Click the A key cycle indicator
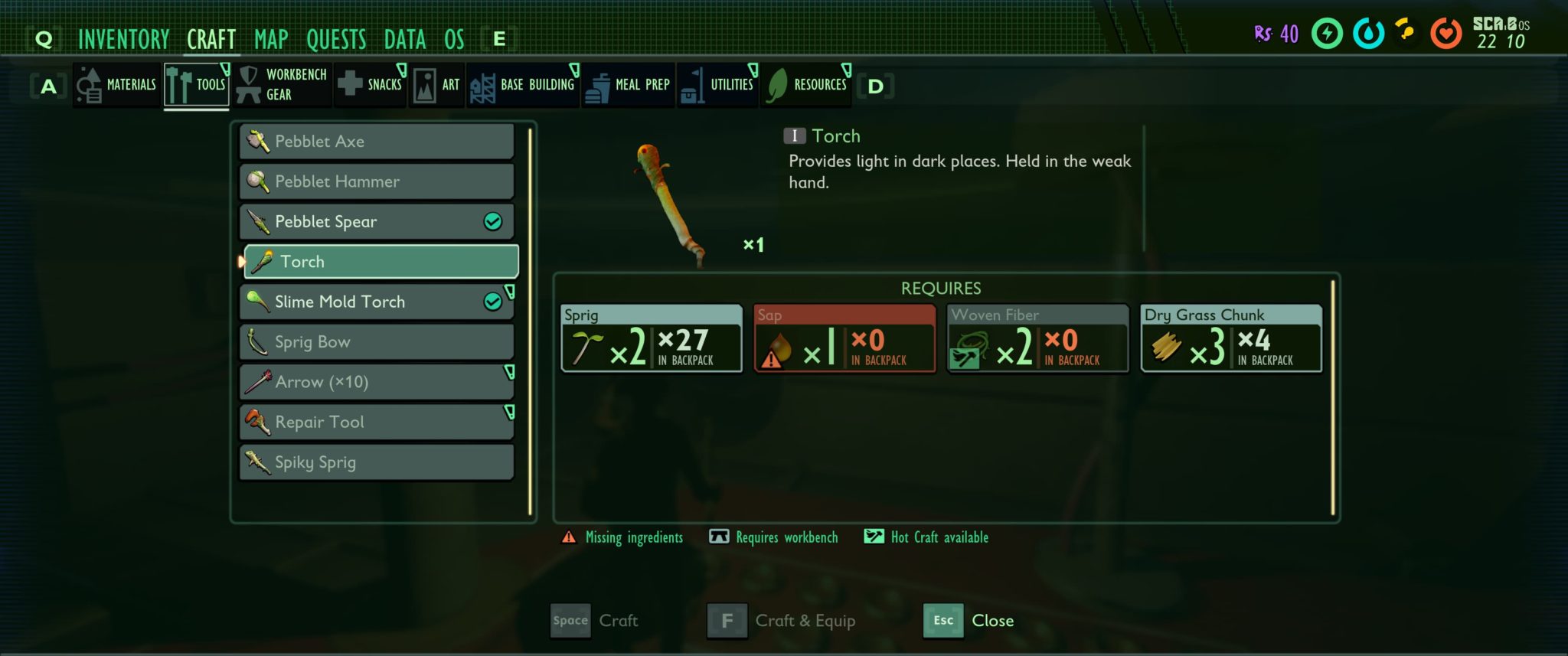The width and height of the screenshot is (1568, 656). tap(49, 86)
